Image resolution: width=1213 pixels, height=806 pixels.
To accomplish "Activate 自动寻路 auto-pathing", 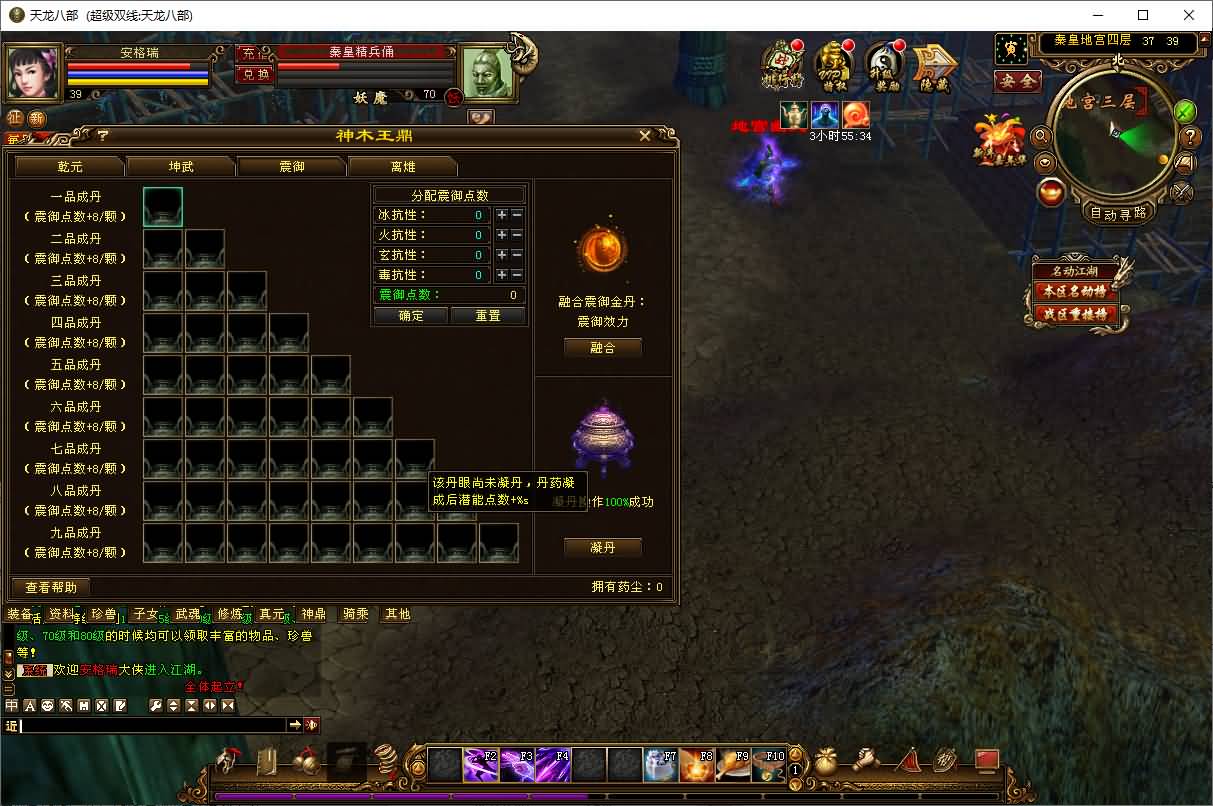I will coord(1118,213).
